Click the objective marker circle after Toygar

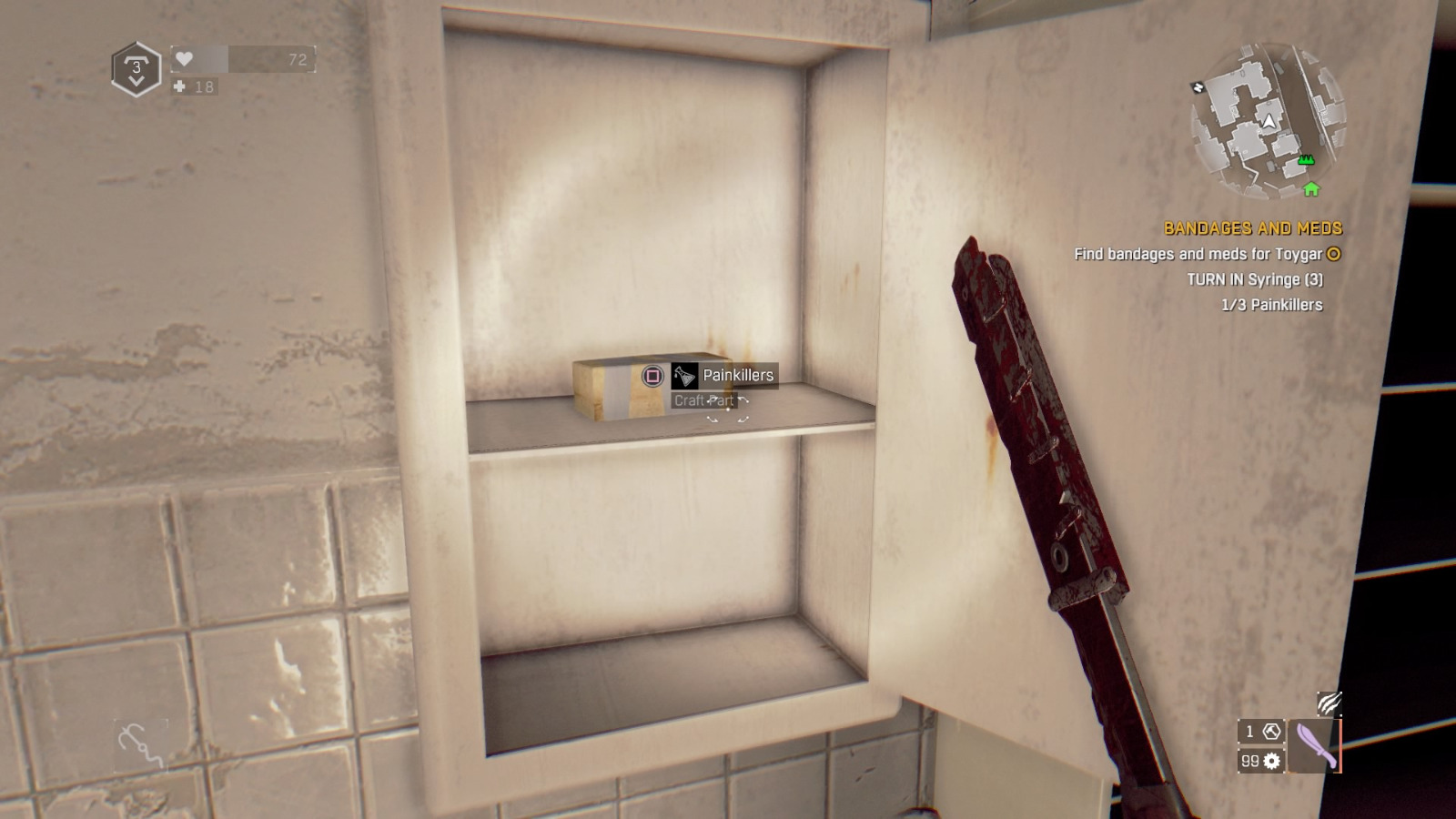(x=1331, y=256)
